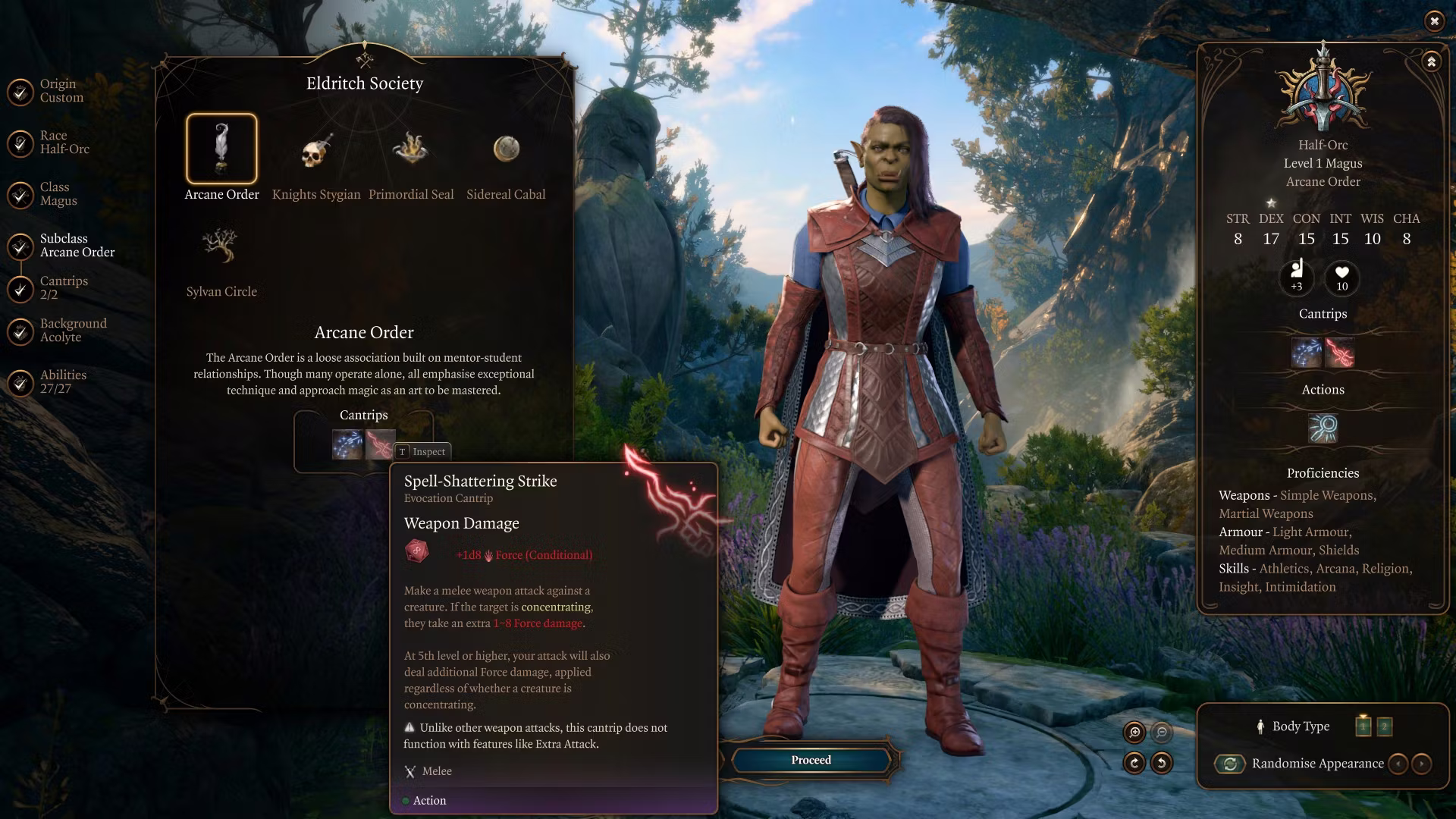Screen dimensions: 1456x819
Task: Select body type 2
Action: pos(1384,726)
